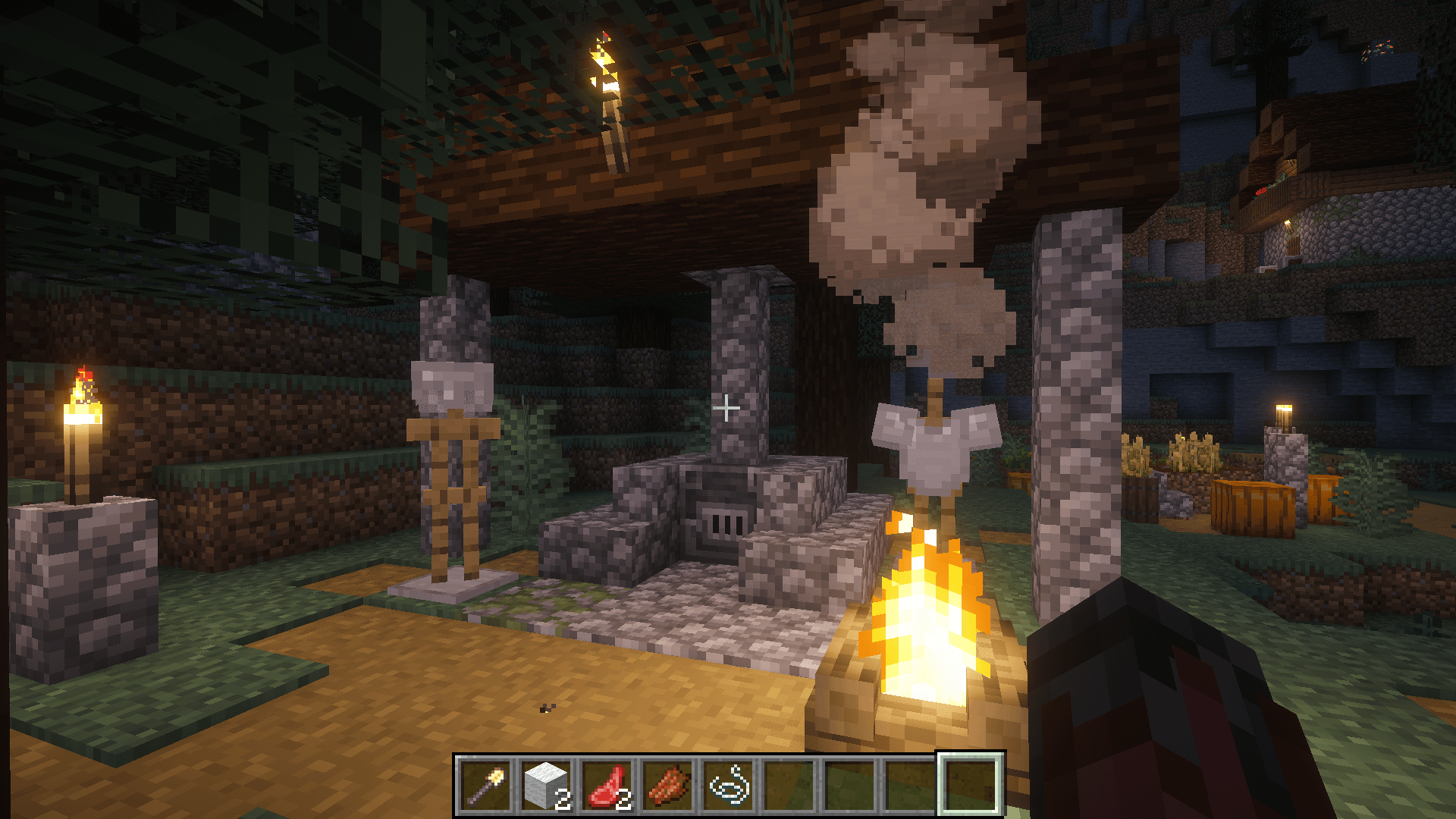Select the golden shovel hotbar slot
Viewport: 1456px width, 819px height.
point(487,786)
